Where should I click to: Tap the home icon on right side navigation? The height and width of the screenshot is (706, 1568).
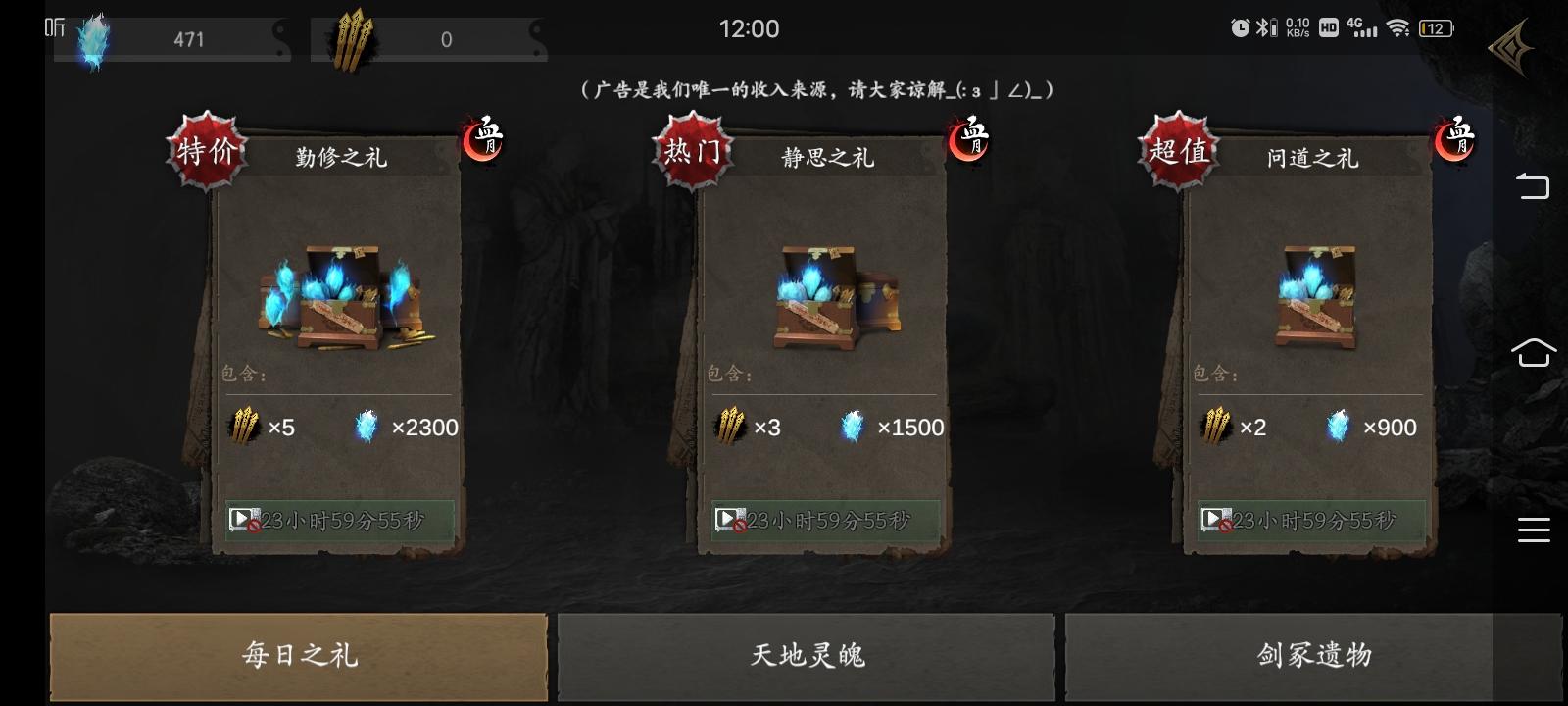(x=1534, y=353)
